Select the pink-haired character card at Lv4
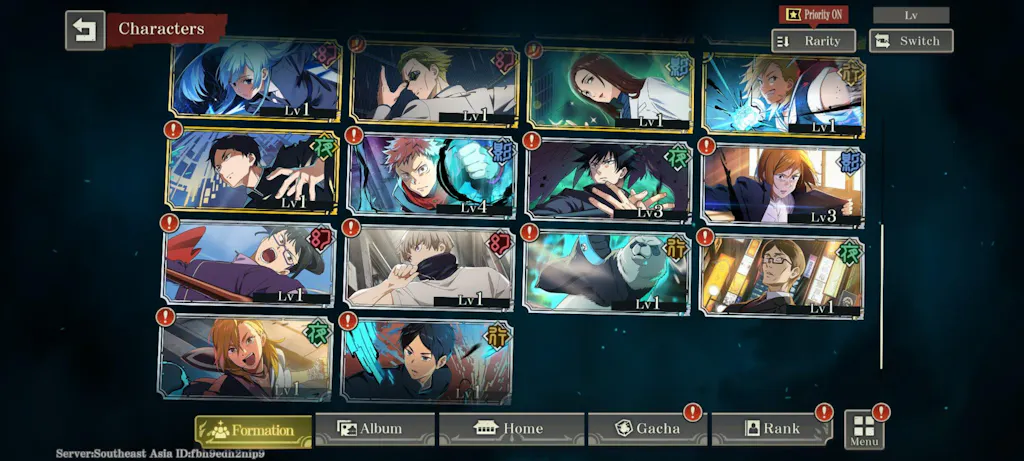The image size is (1024, 461). (x=431, y=175)
